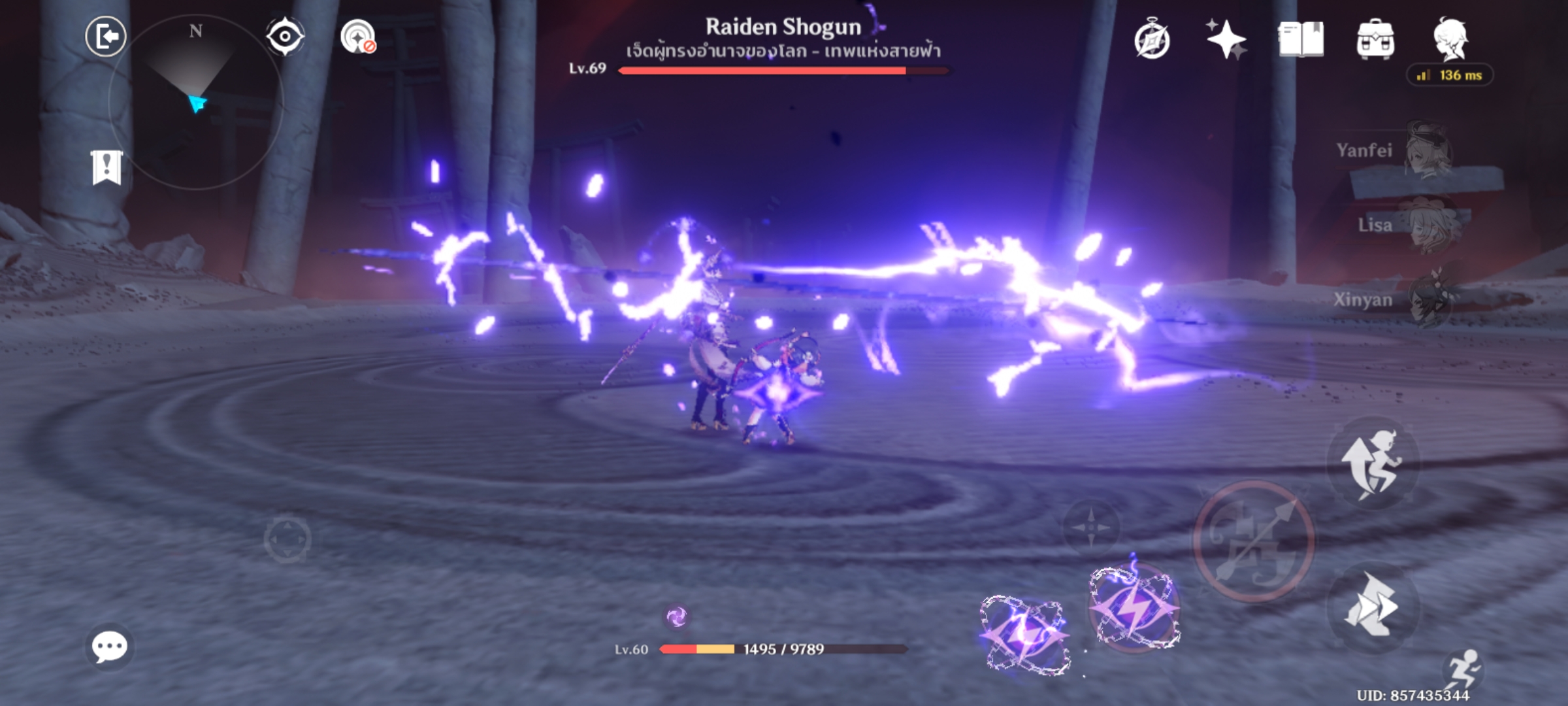Open the quest navigation banner
Screen dimensions: 1568x706
coord(106,169)
